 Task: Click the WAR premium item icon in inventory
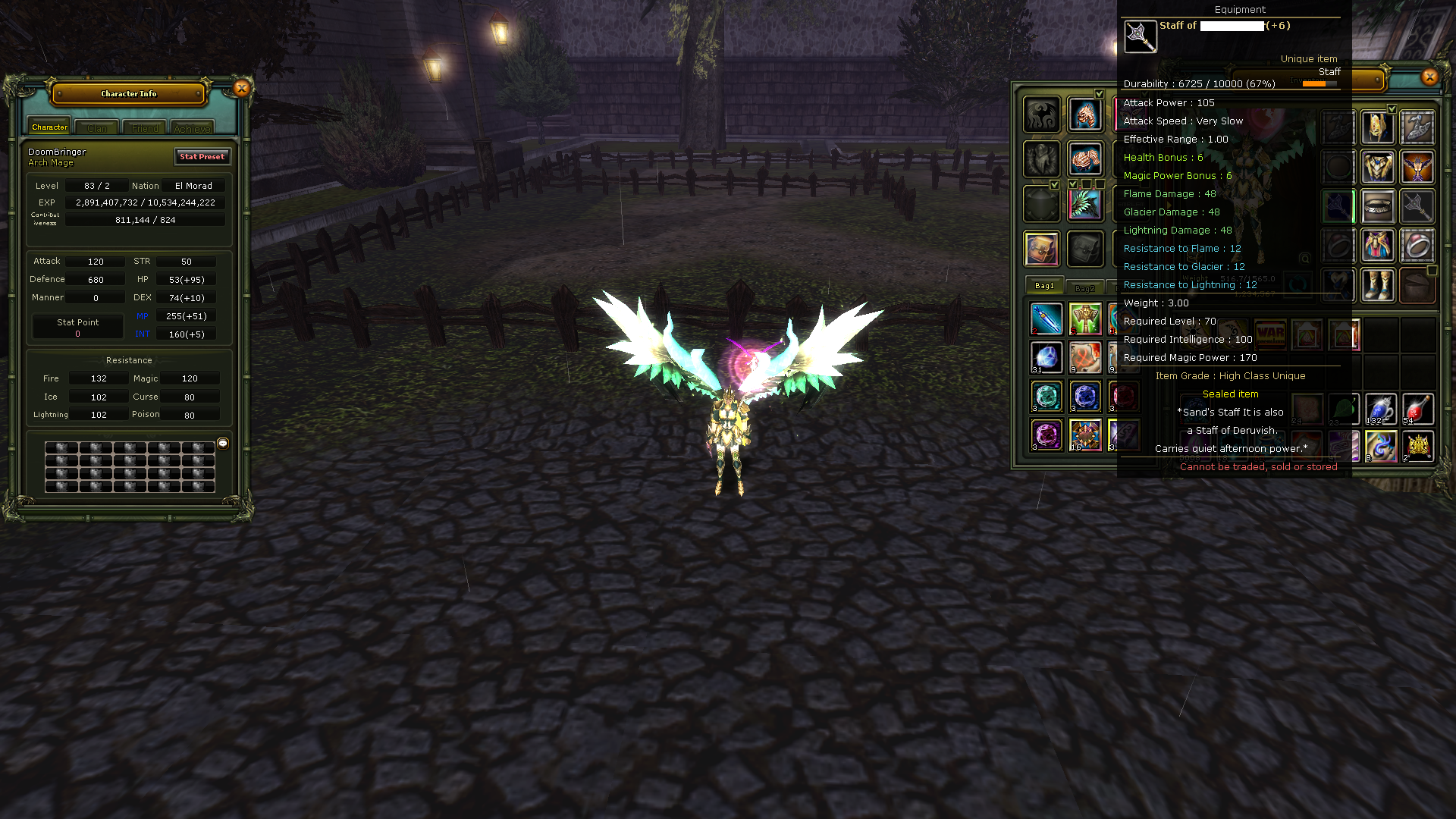(1270, 334)
